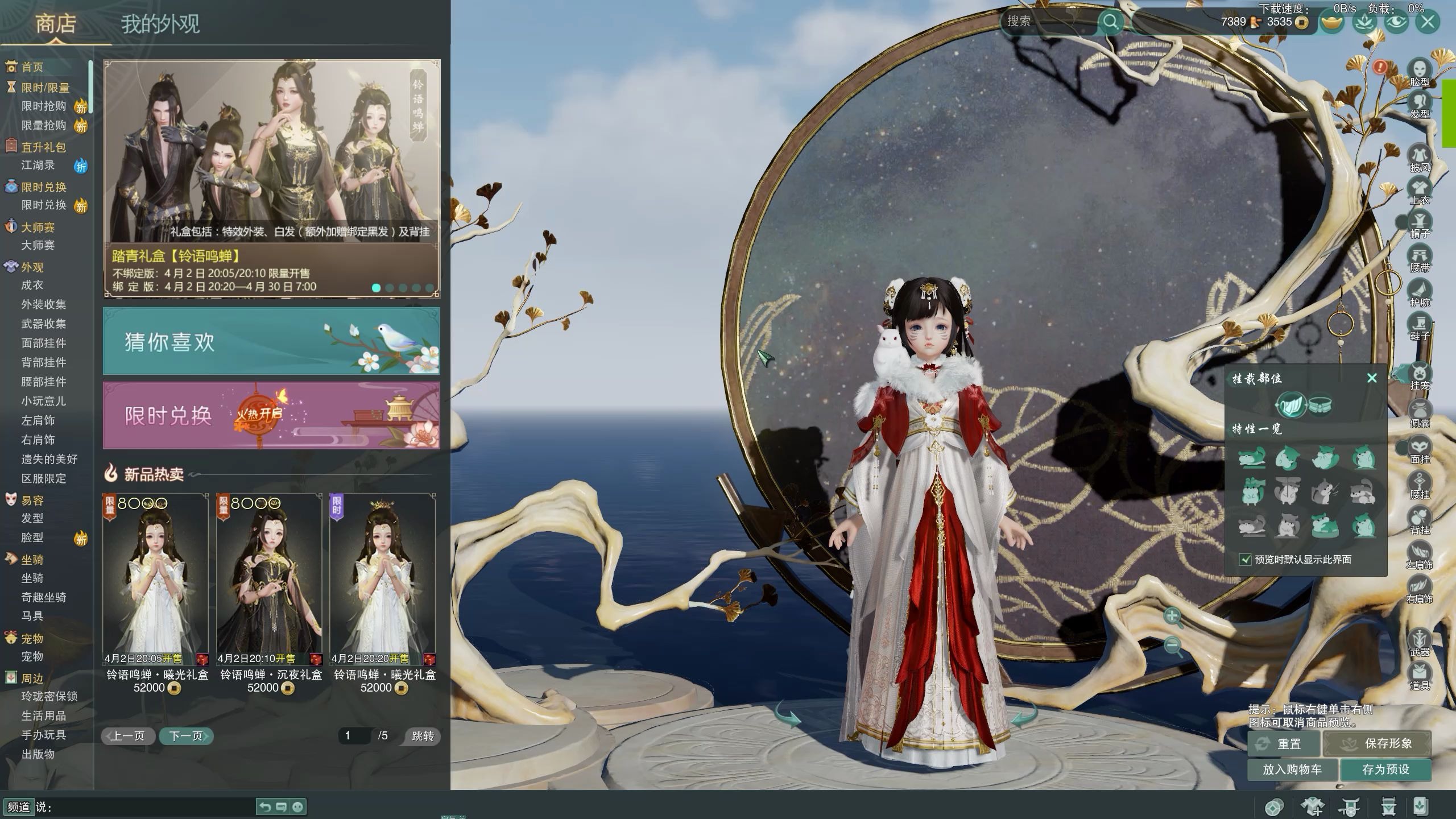Open the 成衣 outfit category

32,285
